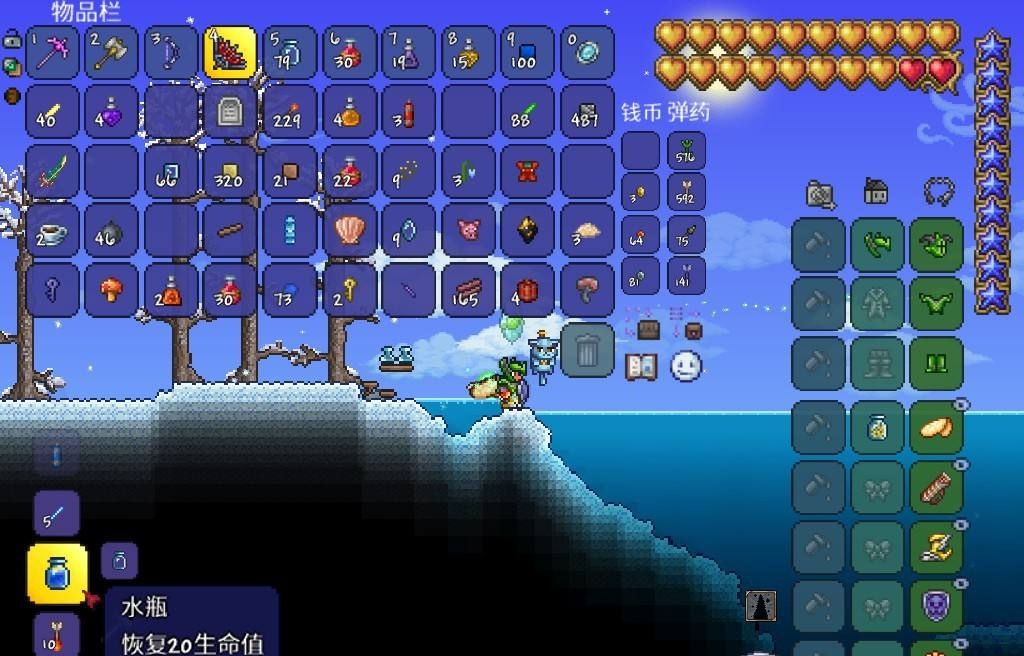Select the hammer-axe in hotbar slot 2
The width and height of the screenshot is (1024, 656).
click(112, 53)
